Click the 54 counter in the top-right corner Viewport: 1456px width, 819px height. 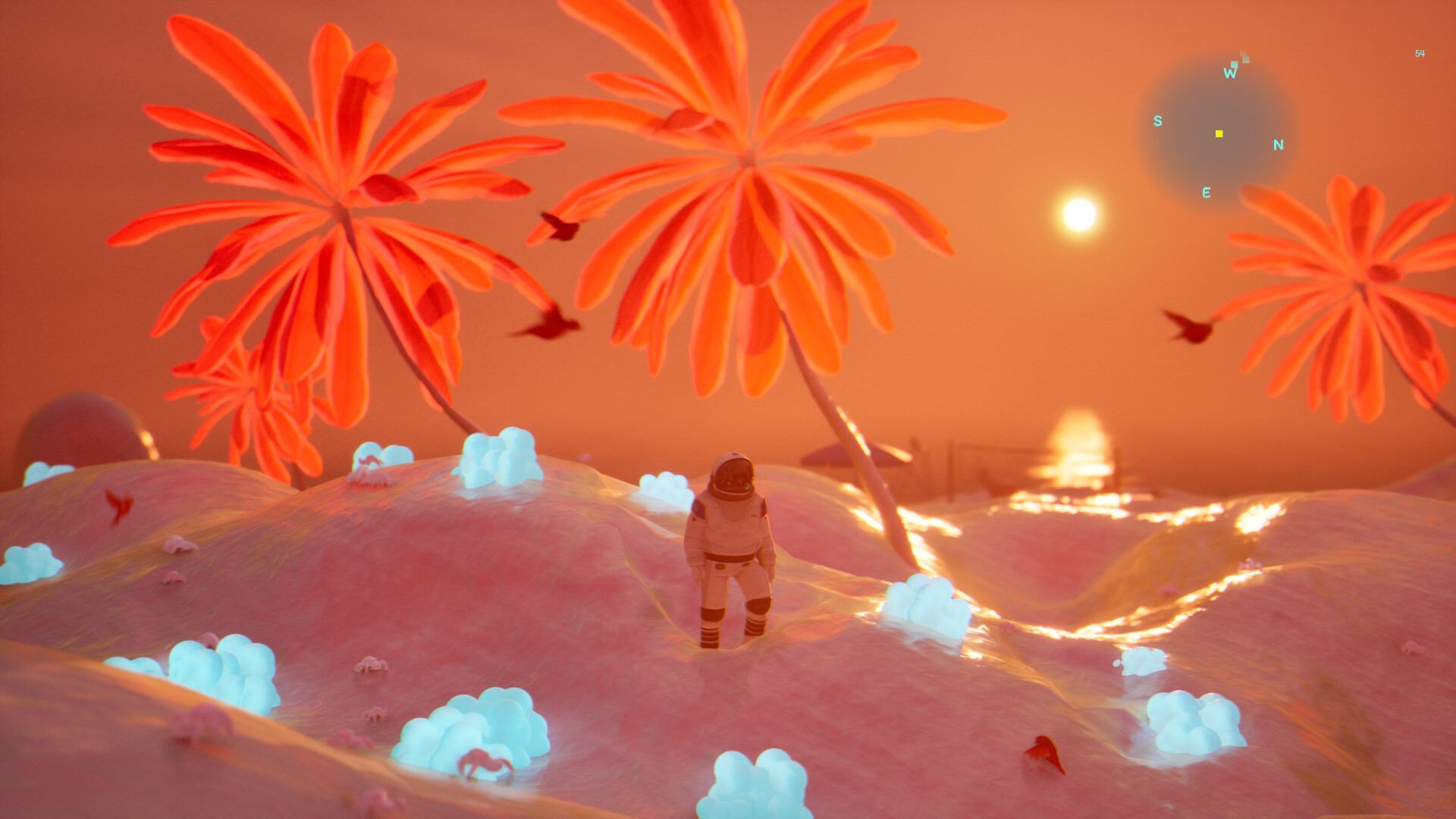tap(1420, 53)
